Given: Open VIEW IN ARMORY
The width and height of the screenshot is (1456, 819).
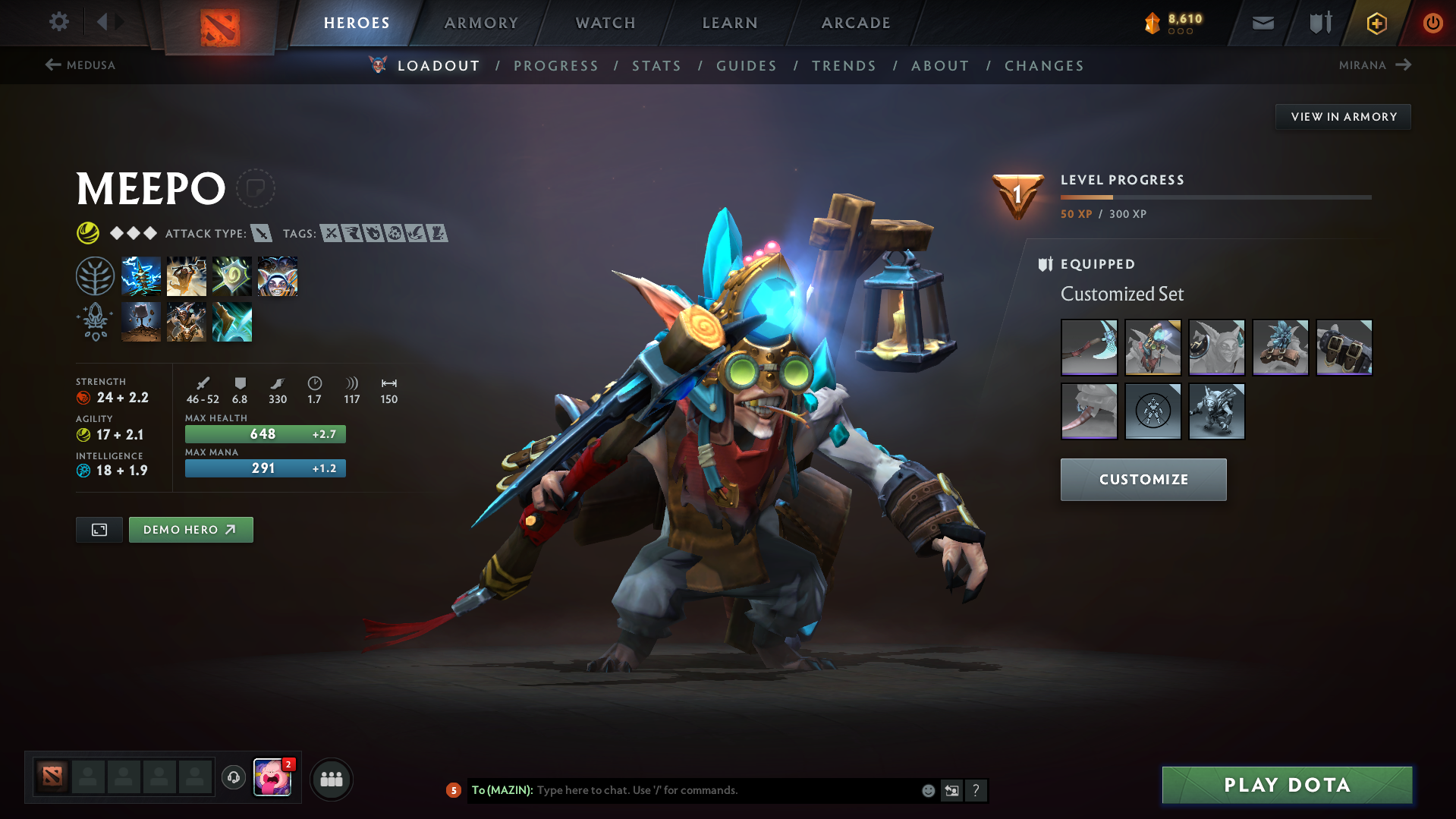Looking at the screenshot, I should 1342,116.
